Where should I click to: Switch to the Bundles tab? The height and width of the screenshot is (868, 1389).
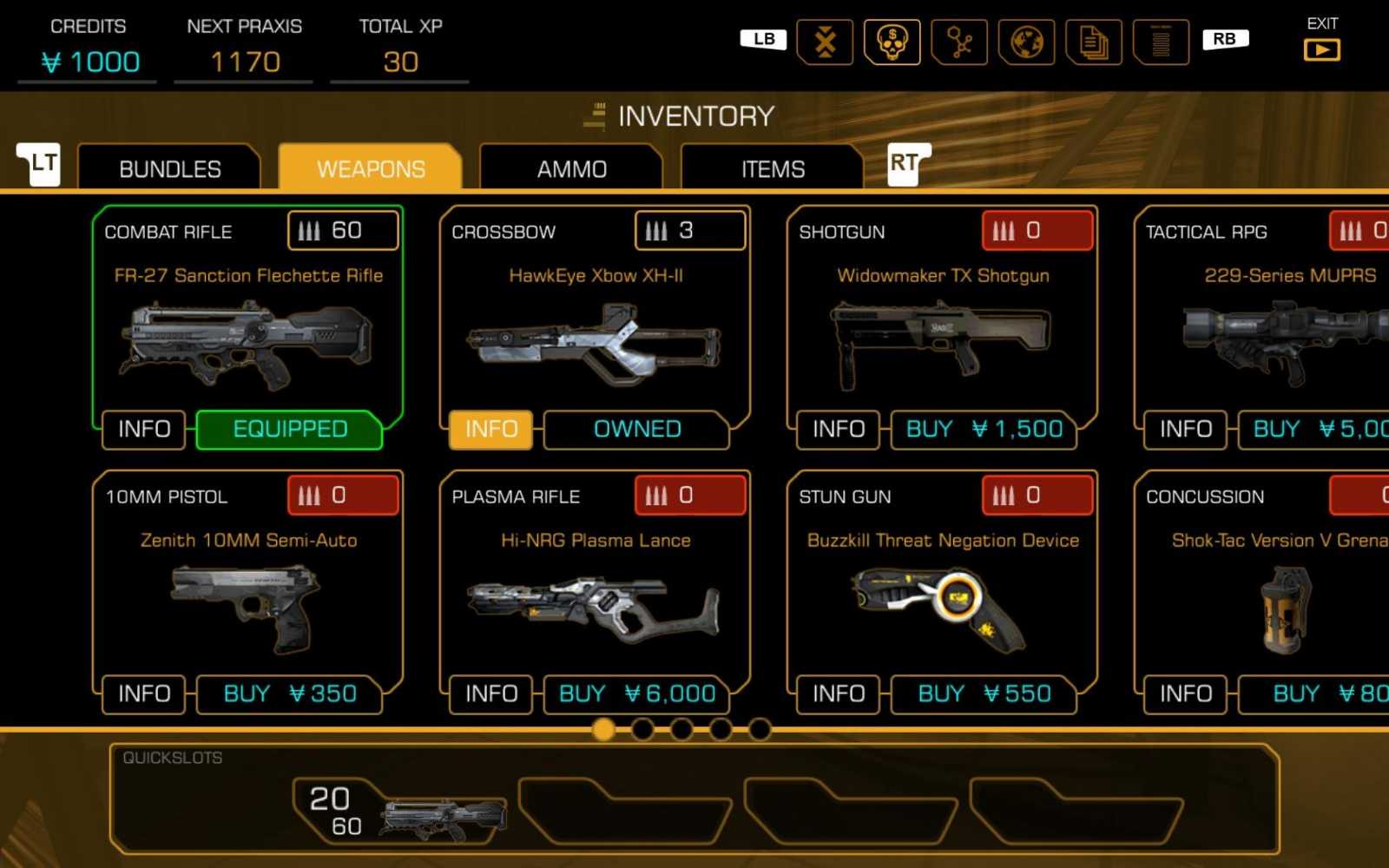point(169,168)
